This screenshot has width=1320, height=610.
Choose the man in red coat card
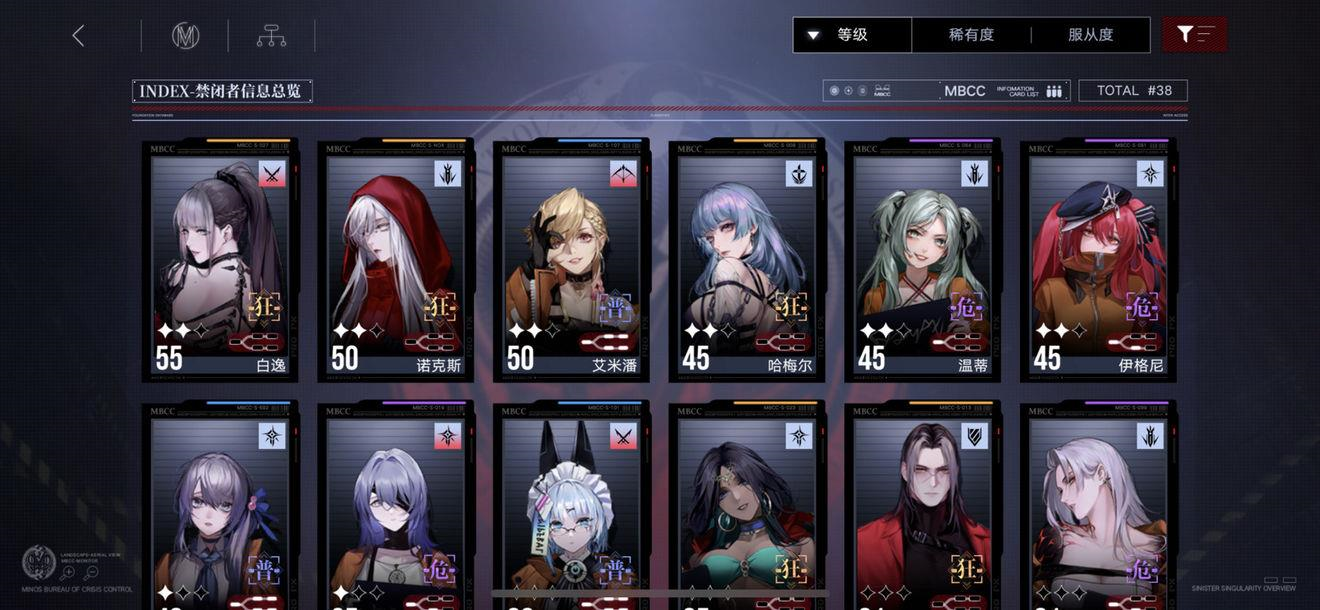923,510
